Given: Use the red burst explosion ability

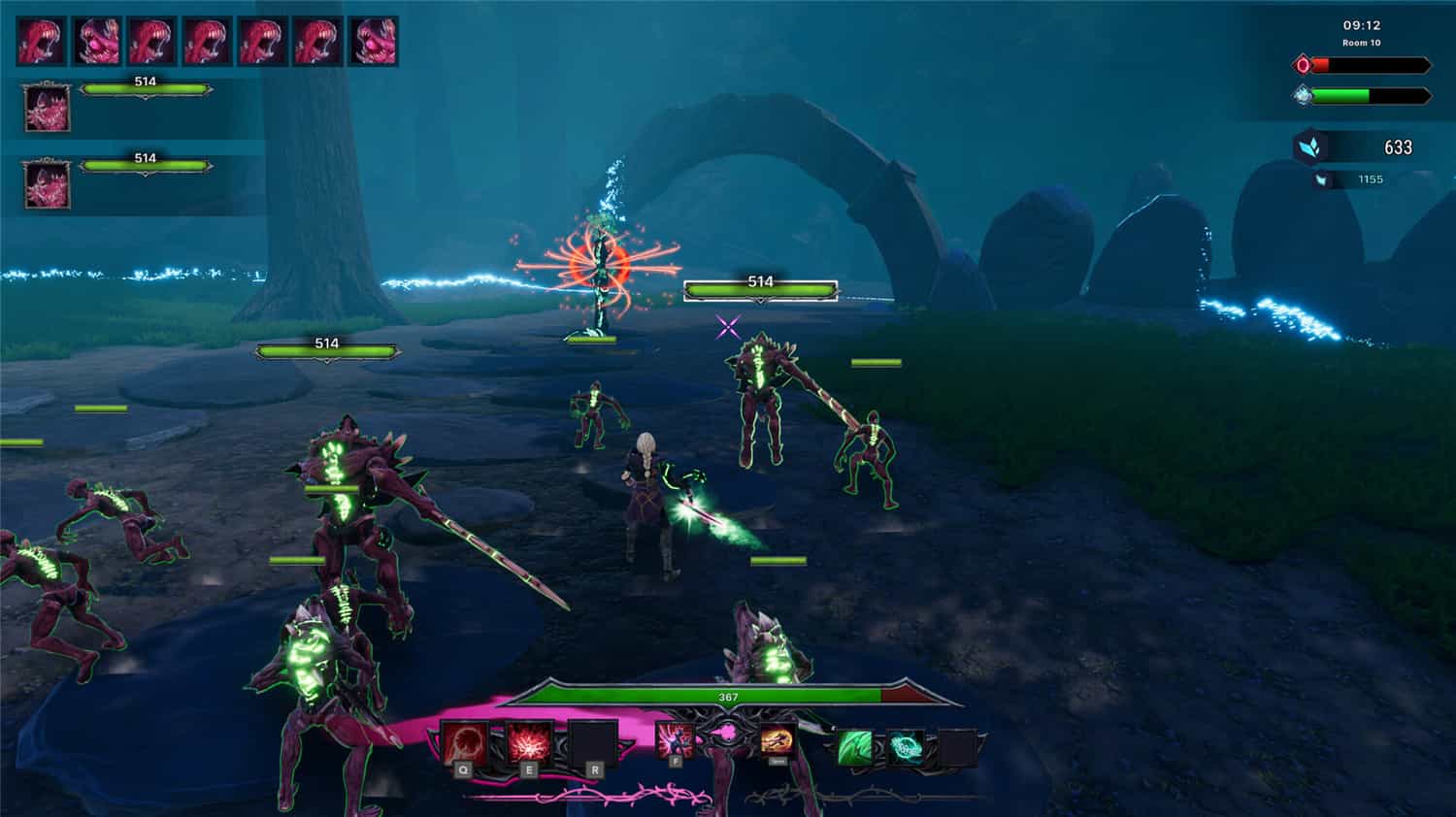Looking at the screenshot, I should (x=529, y=744).
